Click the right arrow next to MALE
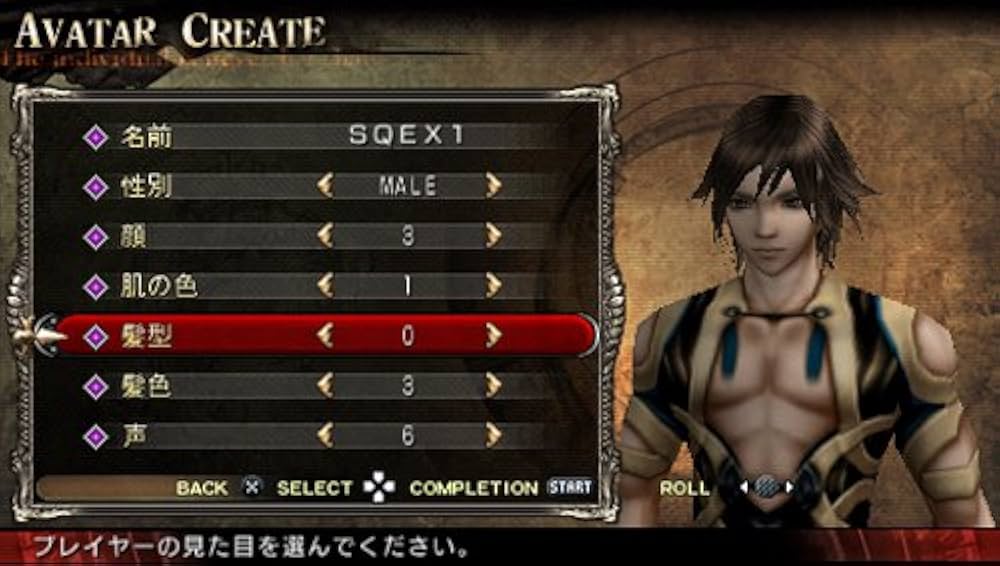This screenshot has height=566, width=1000. click(x=492, y=186)
